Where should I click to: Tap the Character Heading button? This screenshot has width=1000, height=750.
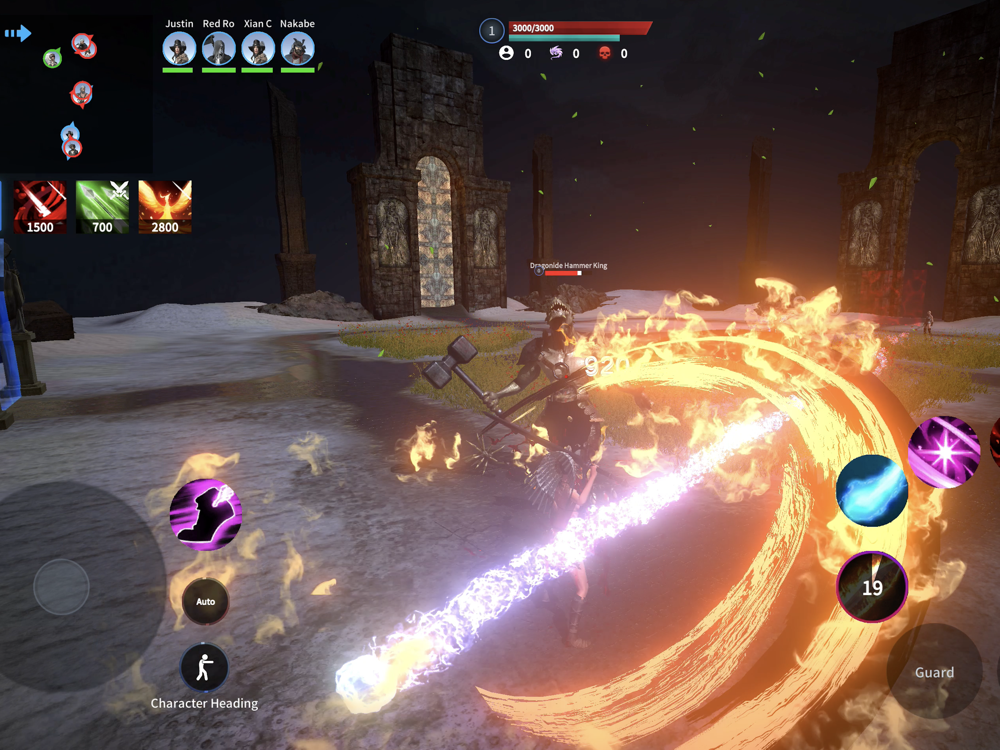click(x=204, y=668)
